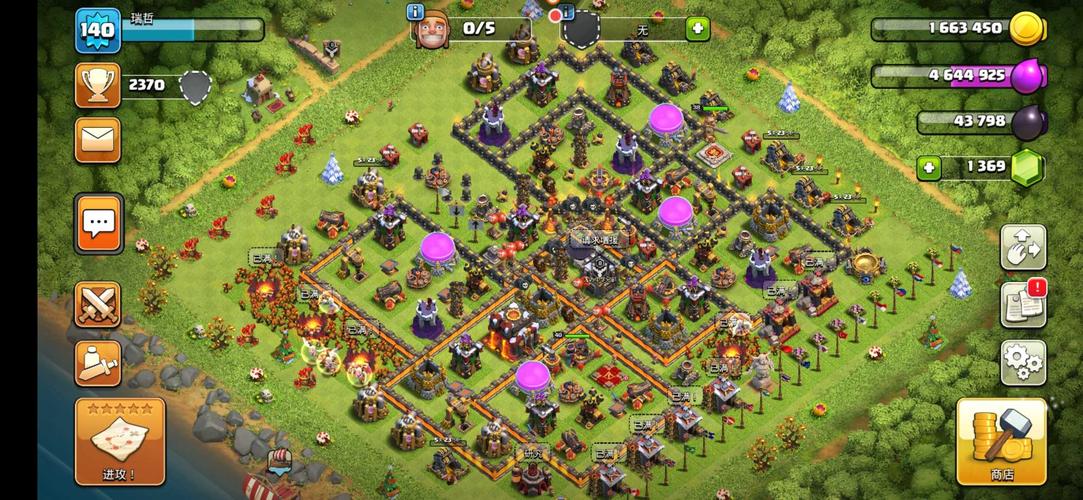
Task: Add a shield with the green plus
Action: [697, 29]
